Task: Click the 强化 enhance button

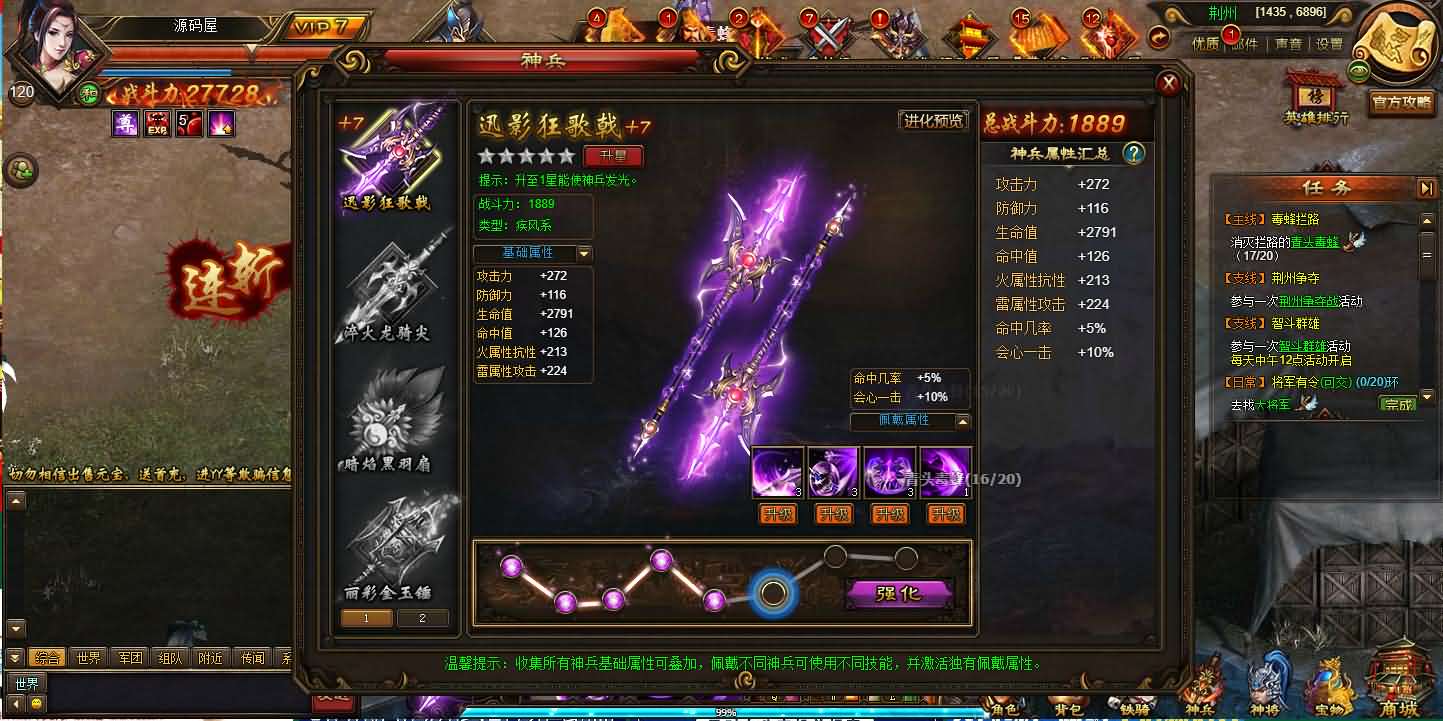Action: pyautogui.click(x=898, y=593)
